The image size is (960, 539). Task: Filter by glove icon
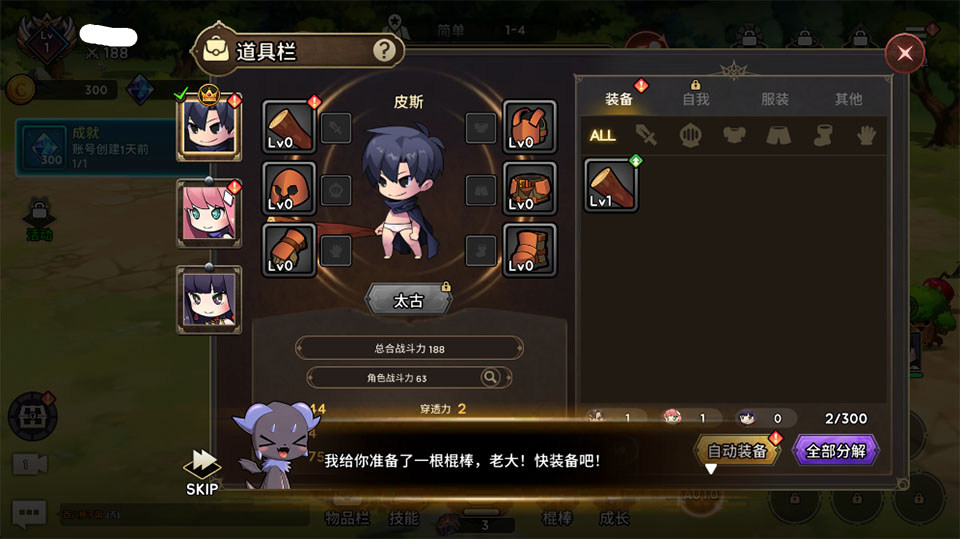coord(866,135)
